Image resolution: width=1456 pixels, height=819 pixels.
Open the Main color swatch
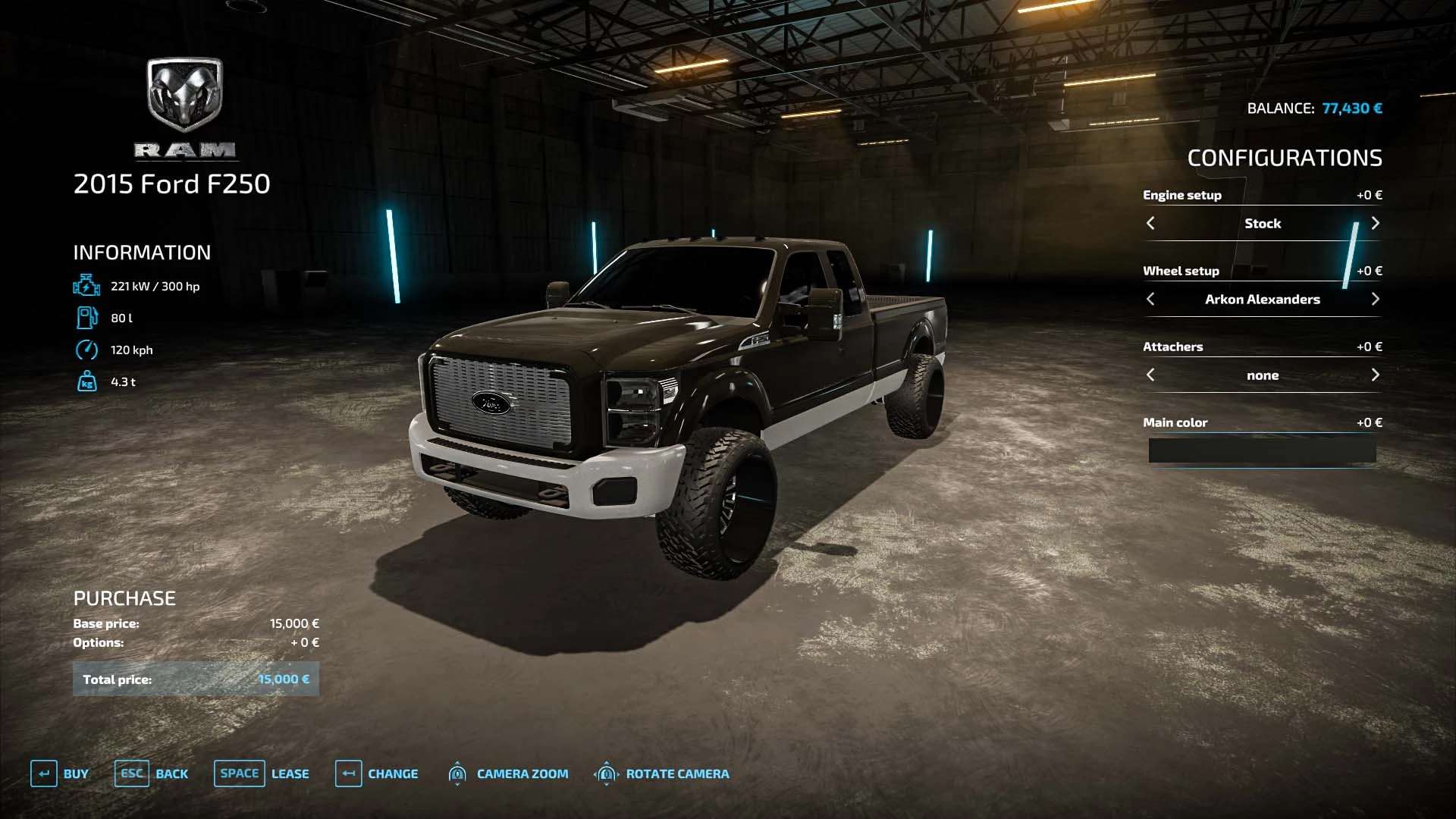point(1262,450)
